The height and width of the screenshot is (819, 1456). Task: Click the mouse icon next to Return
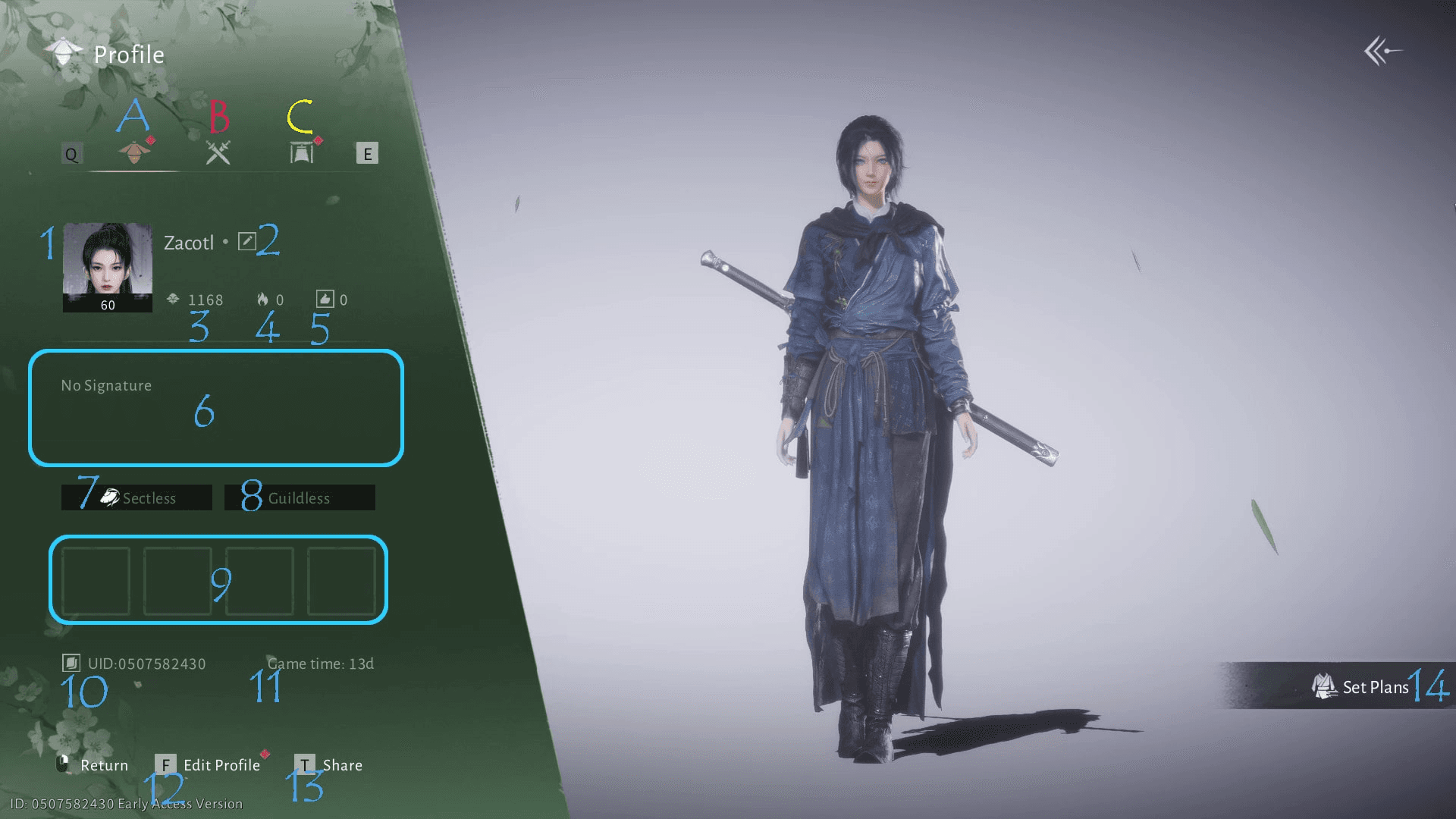click(x=64, y=765)
